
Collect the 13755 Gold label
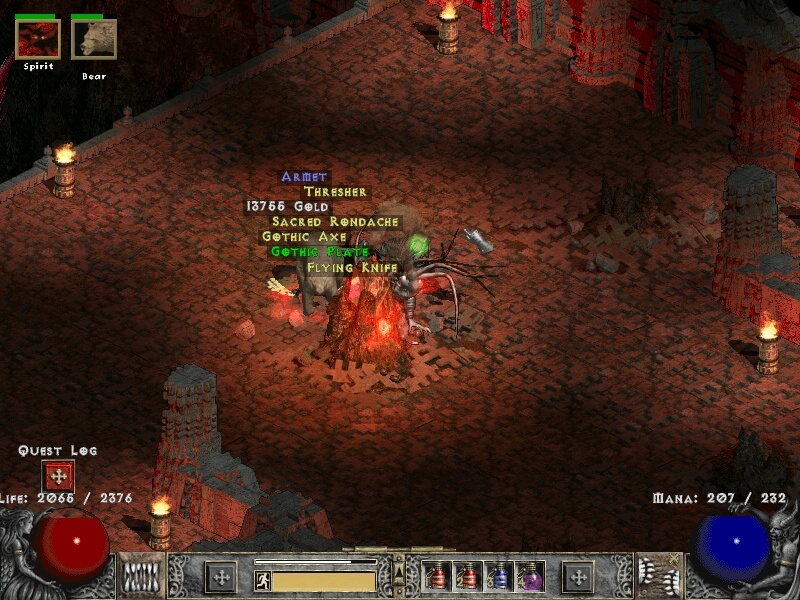pyautogui.click(x=287, y=207)
